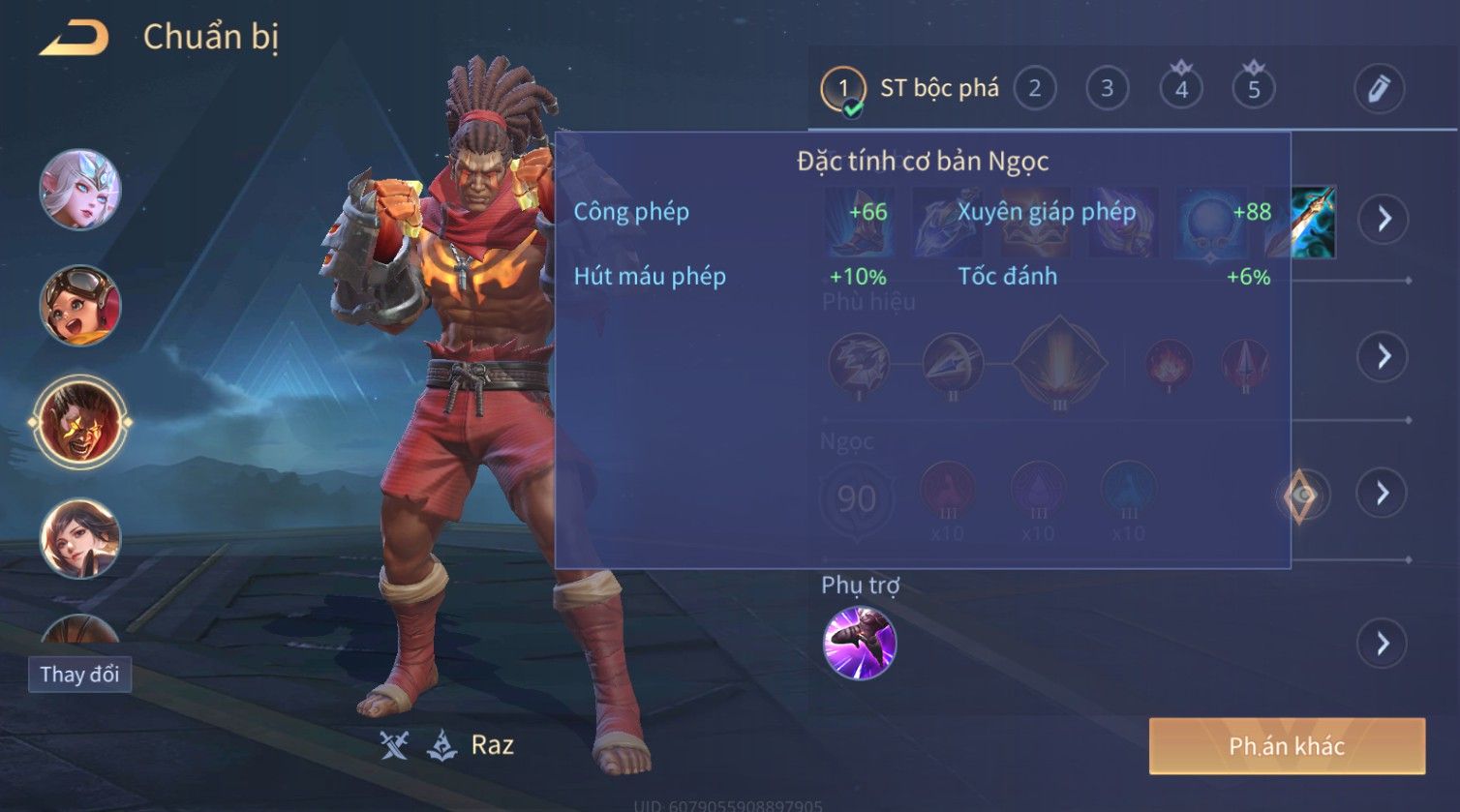Choose the brown-haired girl hero portrait
The width and height of the screenshot is (1460, 812).
(x=80, y=538)
